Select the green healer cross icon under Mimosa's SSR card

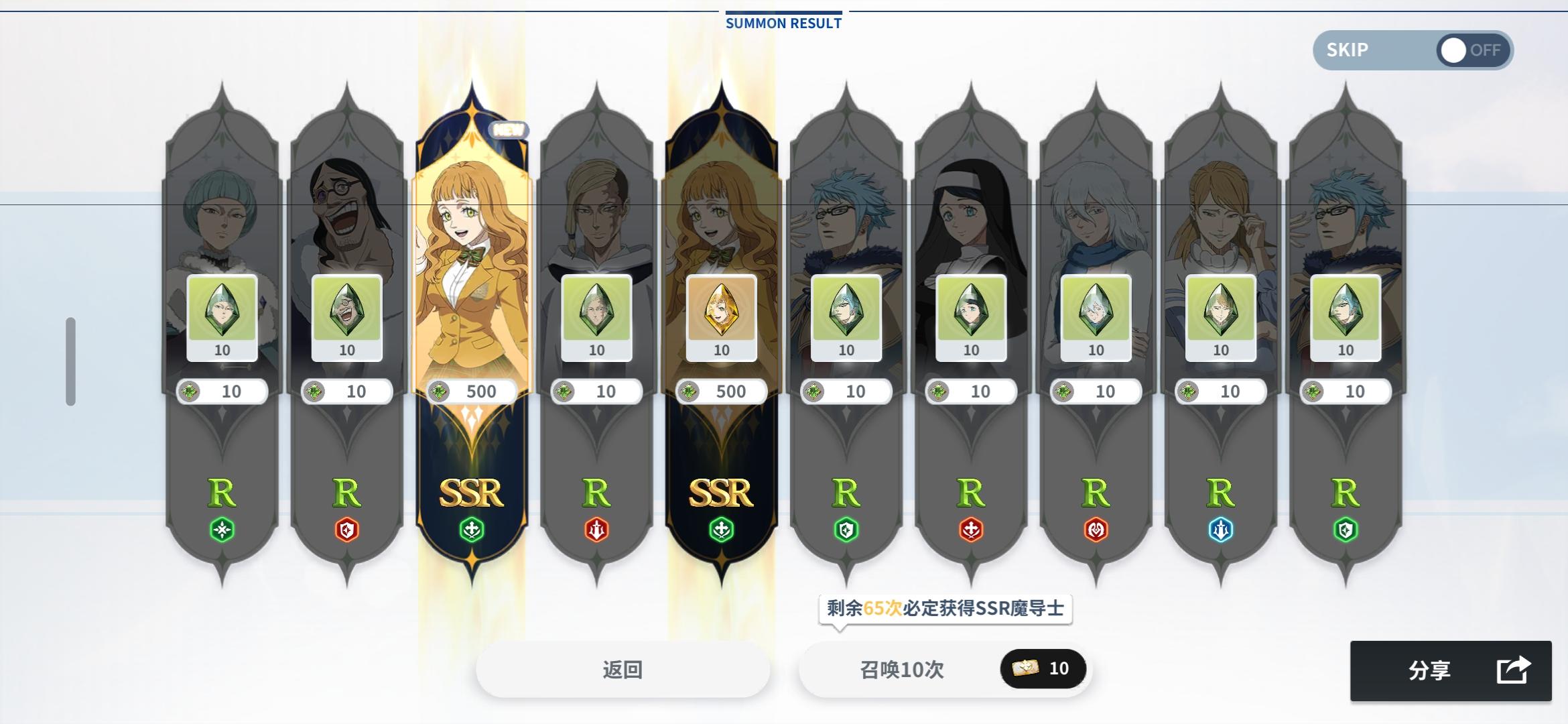tap(472, 529)
